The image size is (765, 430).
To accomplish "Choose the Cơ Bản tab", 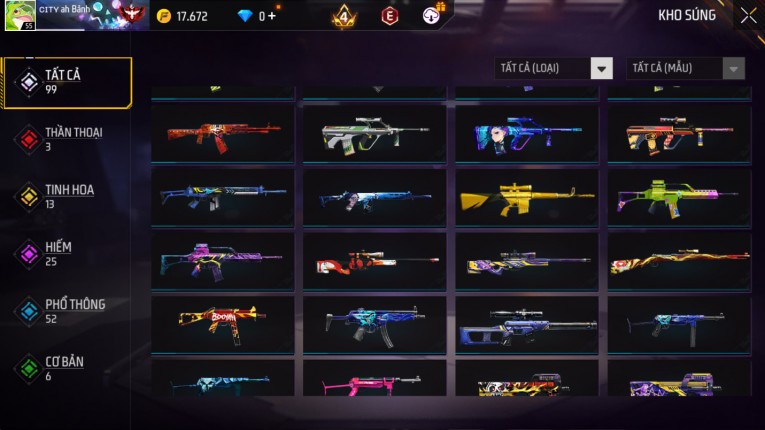I will click(x=66, y=368).
